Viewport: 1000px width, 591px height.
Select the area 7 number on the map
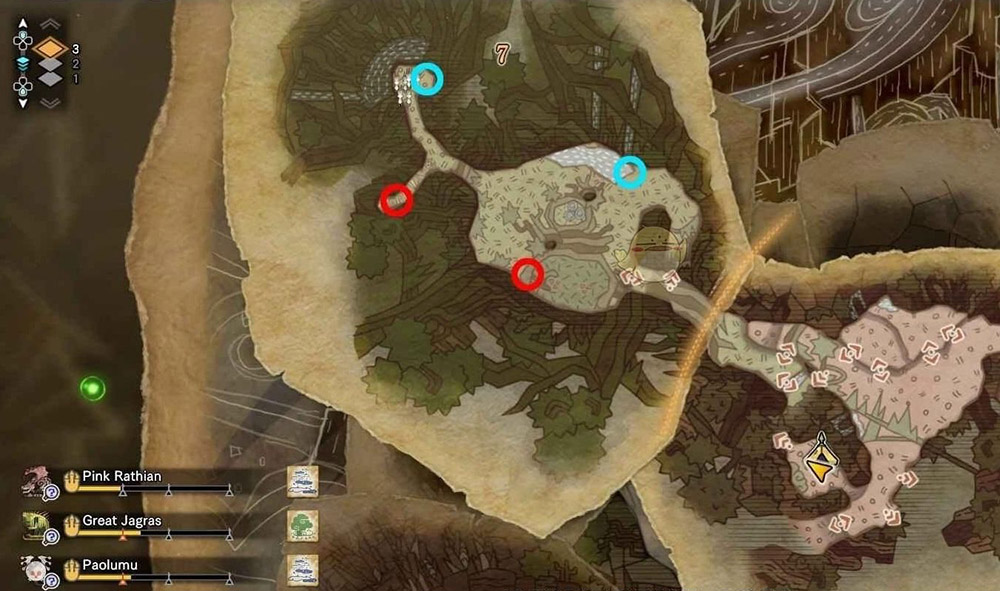(x=502, y=54)
